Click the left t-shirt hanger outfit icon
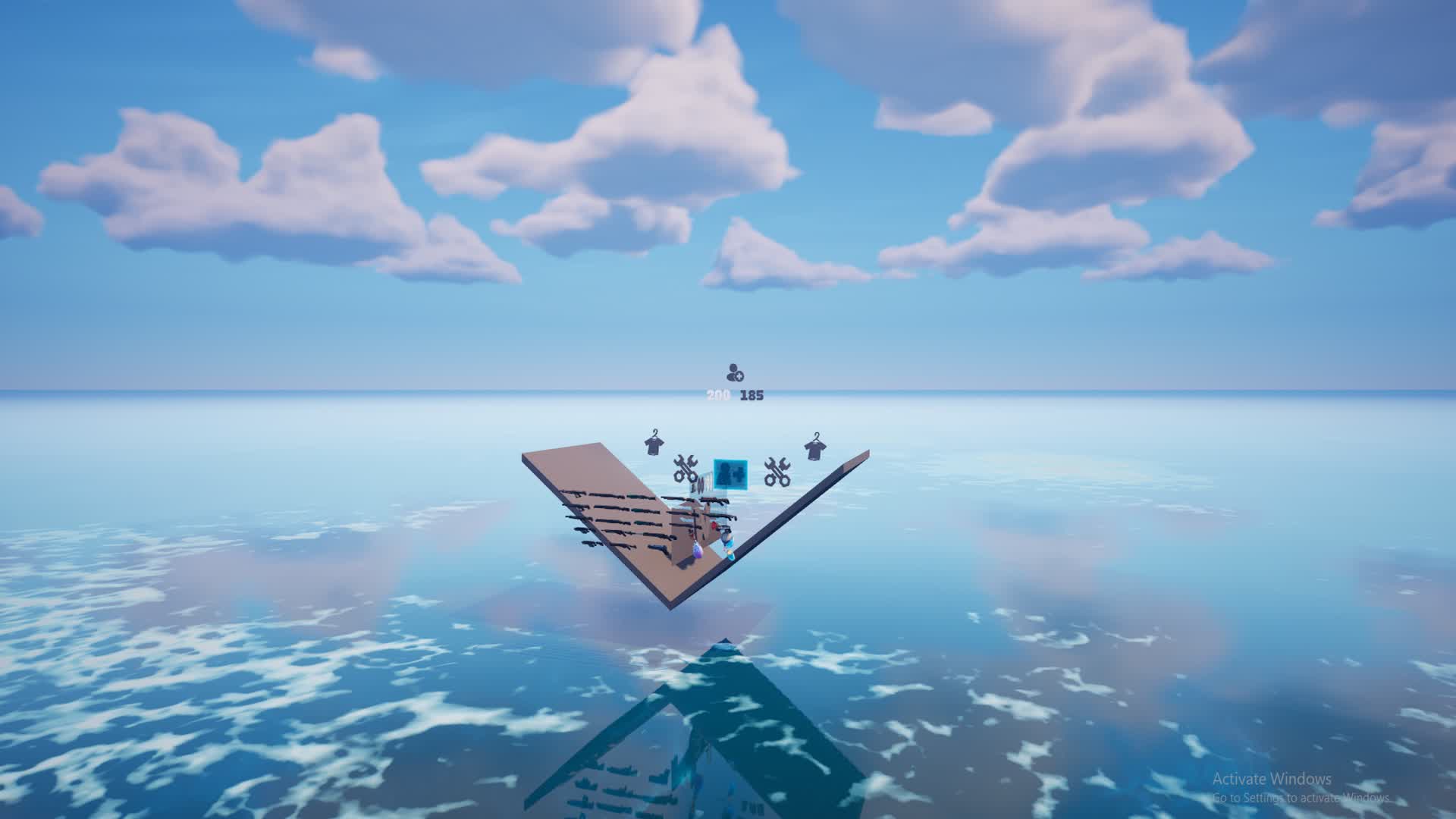The image size is (1456, 819). (652, 446)
